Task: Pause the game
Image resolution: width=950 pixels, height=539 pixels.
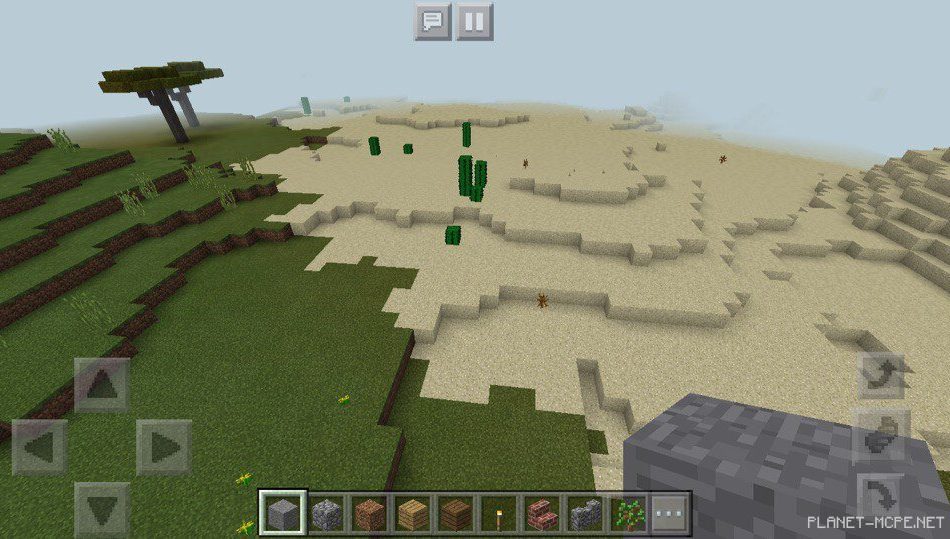Action: pos(475,21)
